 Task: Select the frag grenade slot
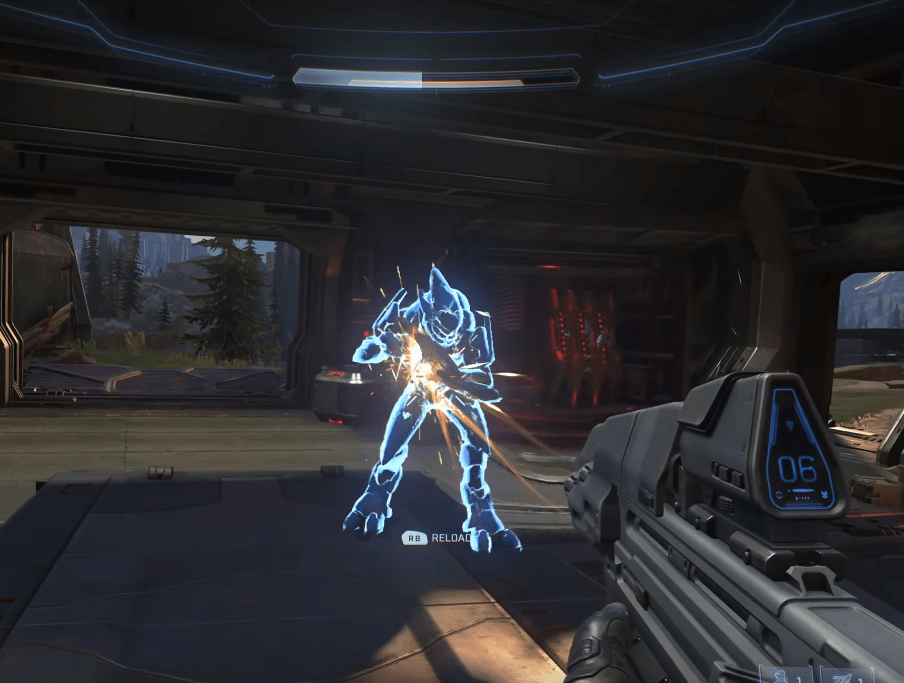click(x=786, y=675)
